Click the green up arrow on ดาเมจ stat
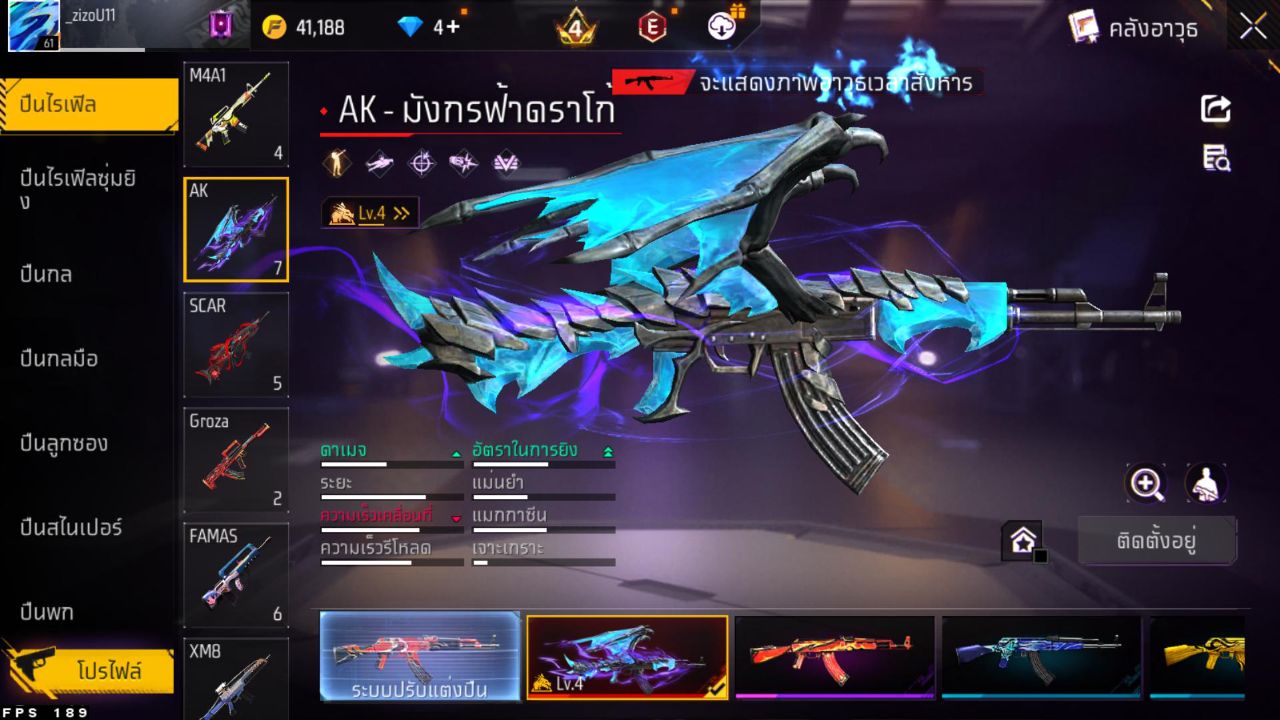 455,451
